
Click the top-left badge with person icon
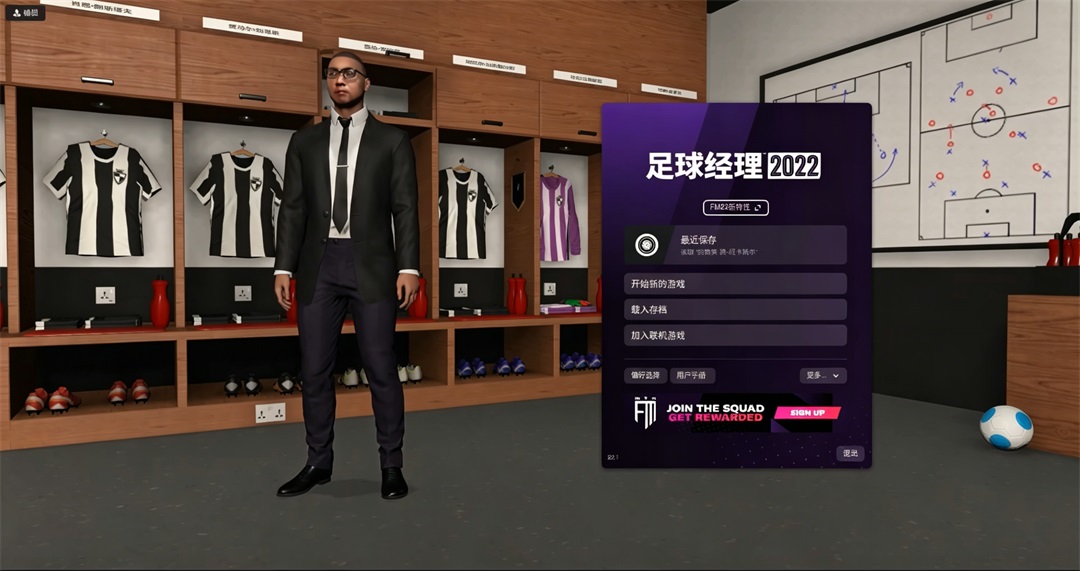click(x=24, y=13)
